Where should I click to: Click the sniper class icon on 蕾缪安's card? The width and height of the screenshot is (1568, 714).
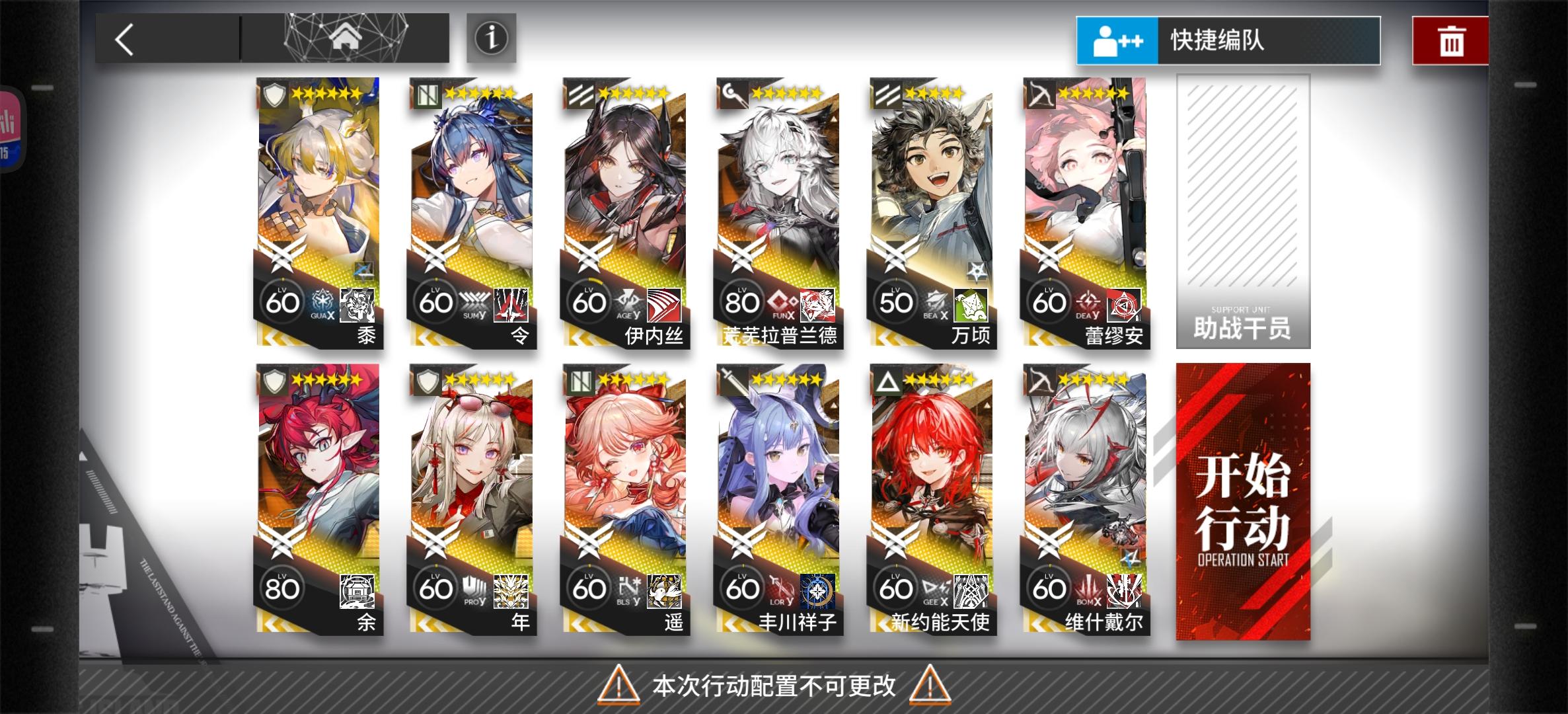[1040, 95]
